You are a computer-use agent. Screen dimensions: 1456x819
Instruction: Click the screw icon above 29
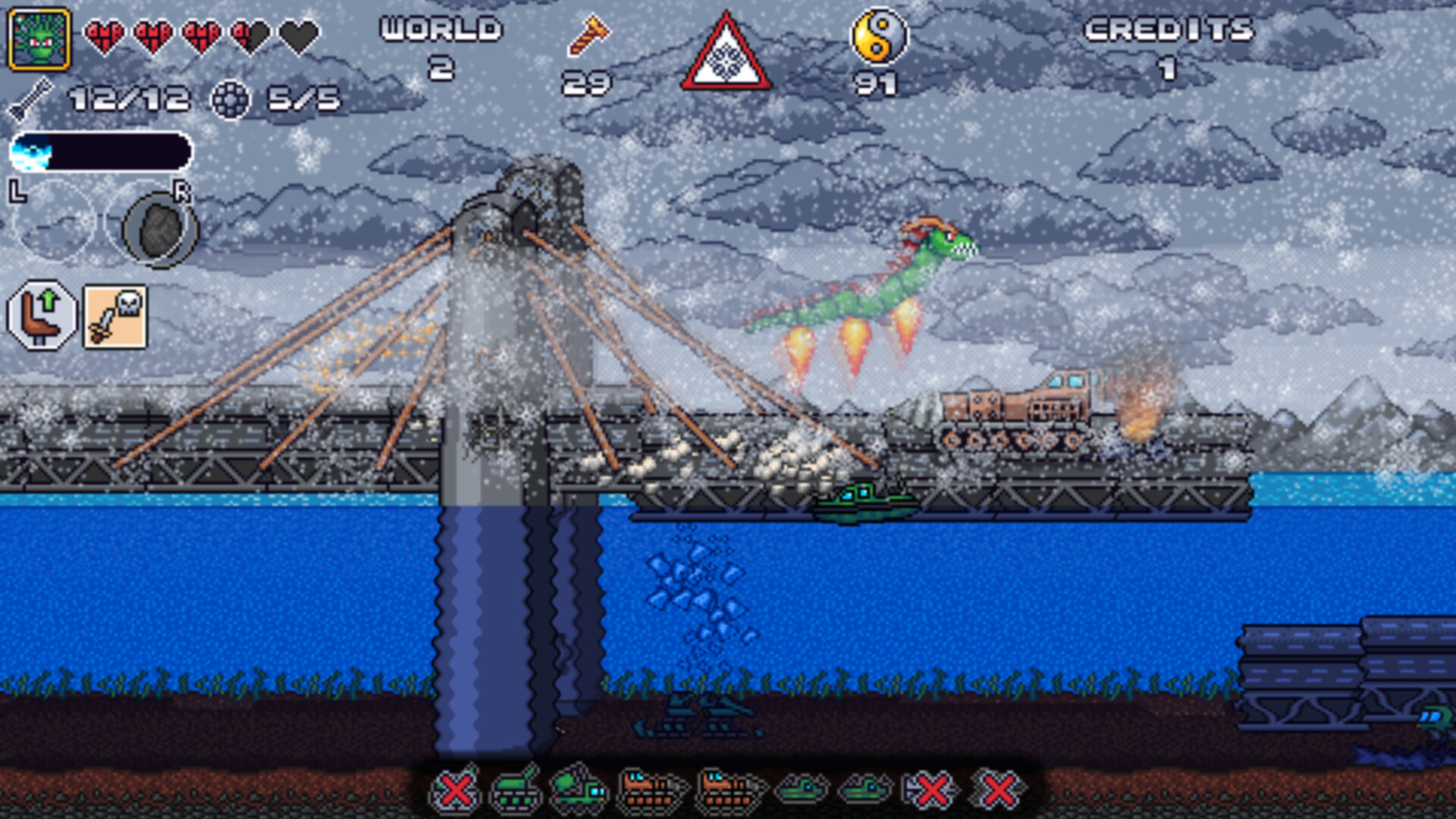590,34
